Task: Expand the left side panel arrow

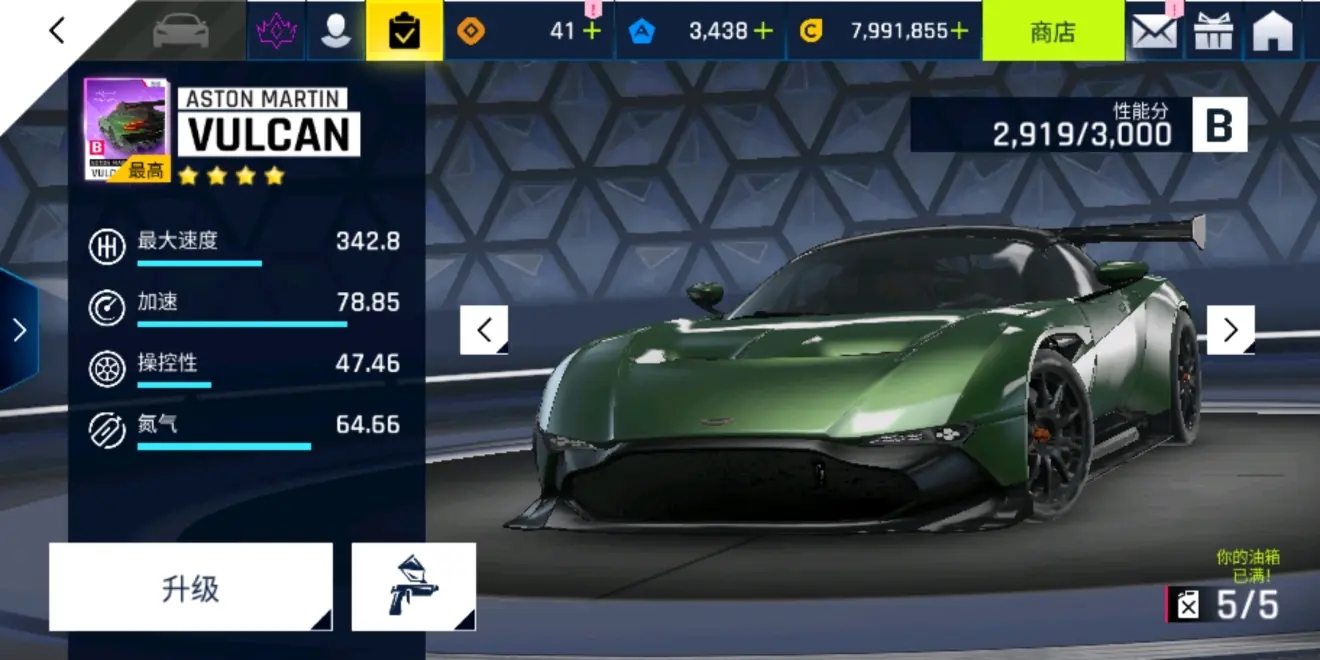Action: click(19, 330)
